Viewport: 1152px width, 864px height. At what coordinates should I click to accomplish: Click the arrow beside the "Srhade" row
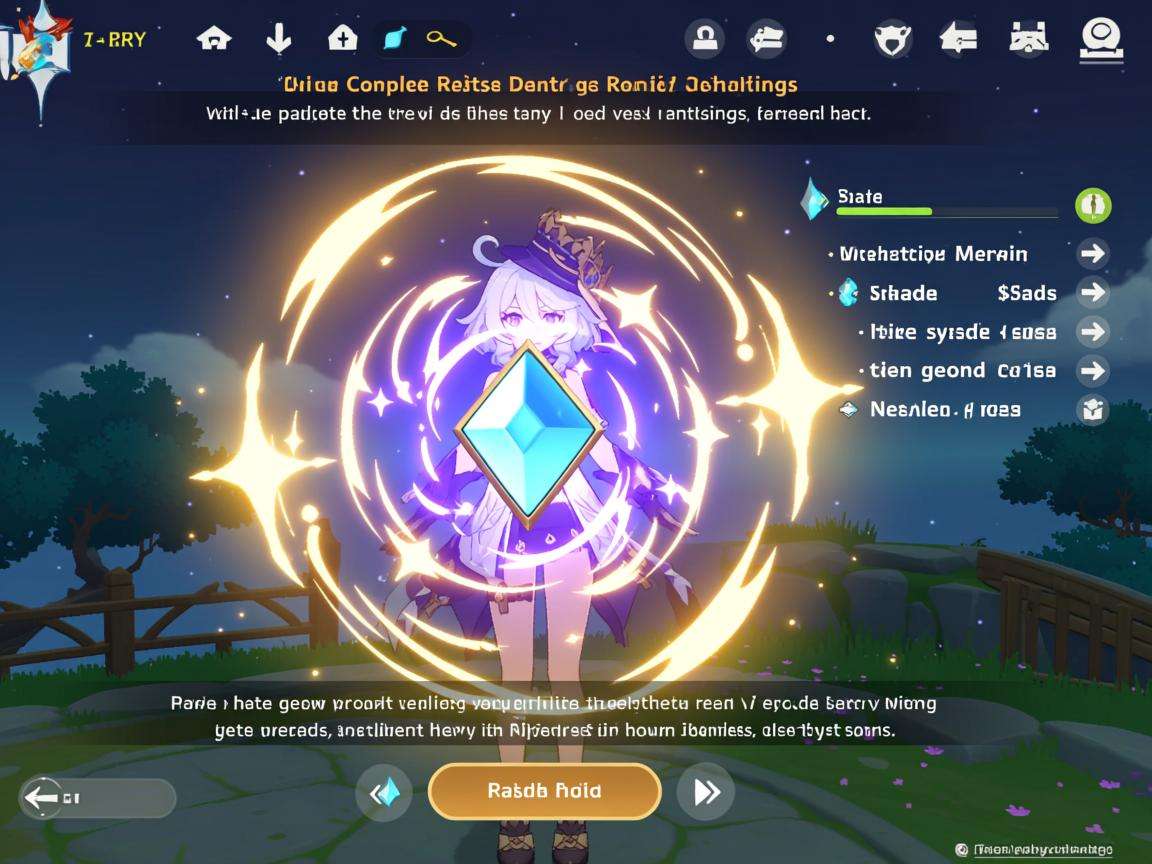click(1093, 292)
